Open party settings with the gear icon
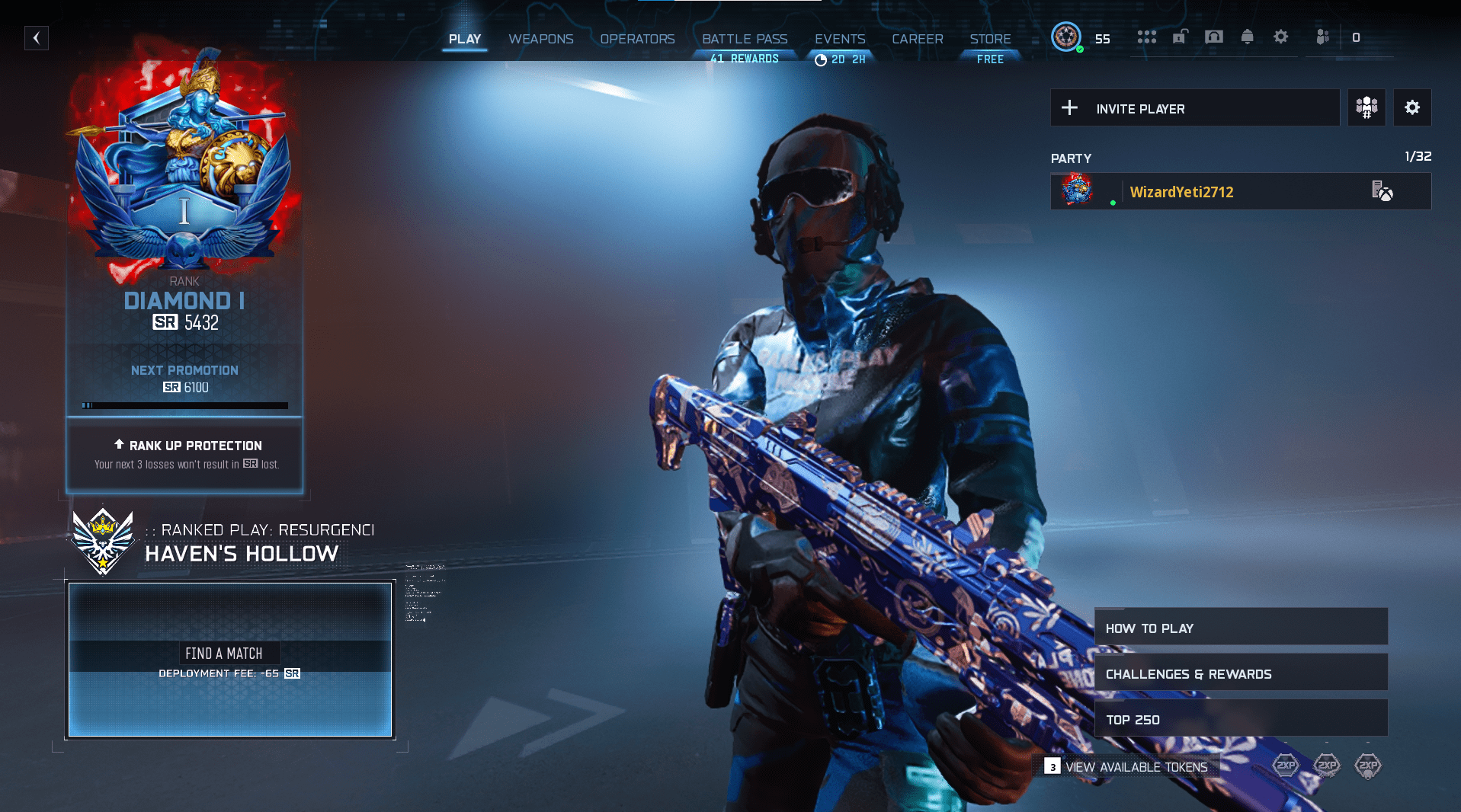 pos(1413,107)
